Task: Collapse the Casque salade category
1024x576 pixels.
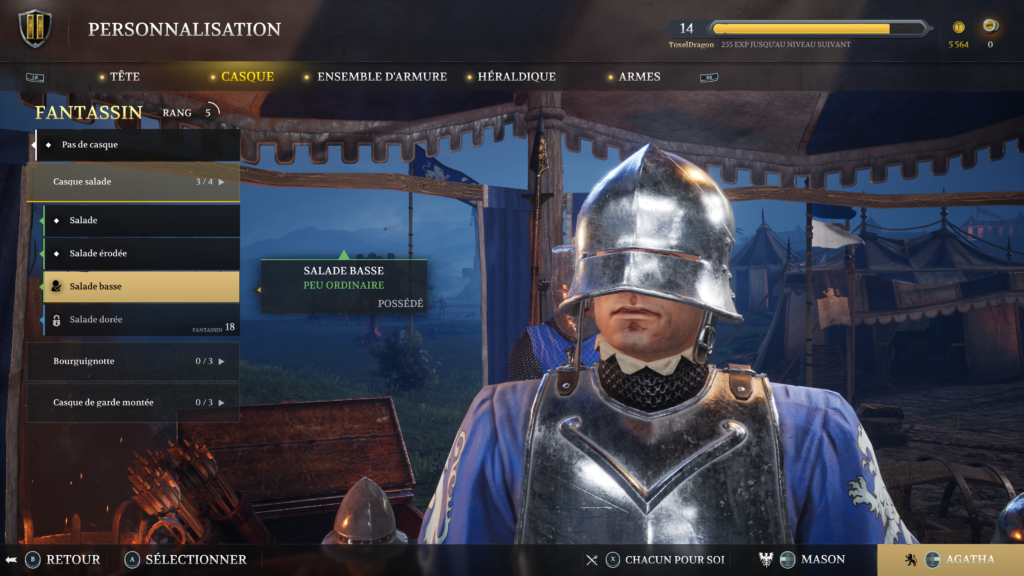Action: [x=133, y=182]
